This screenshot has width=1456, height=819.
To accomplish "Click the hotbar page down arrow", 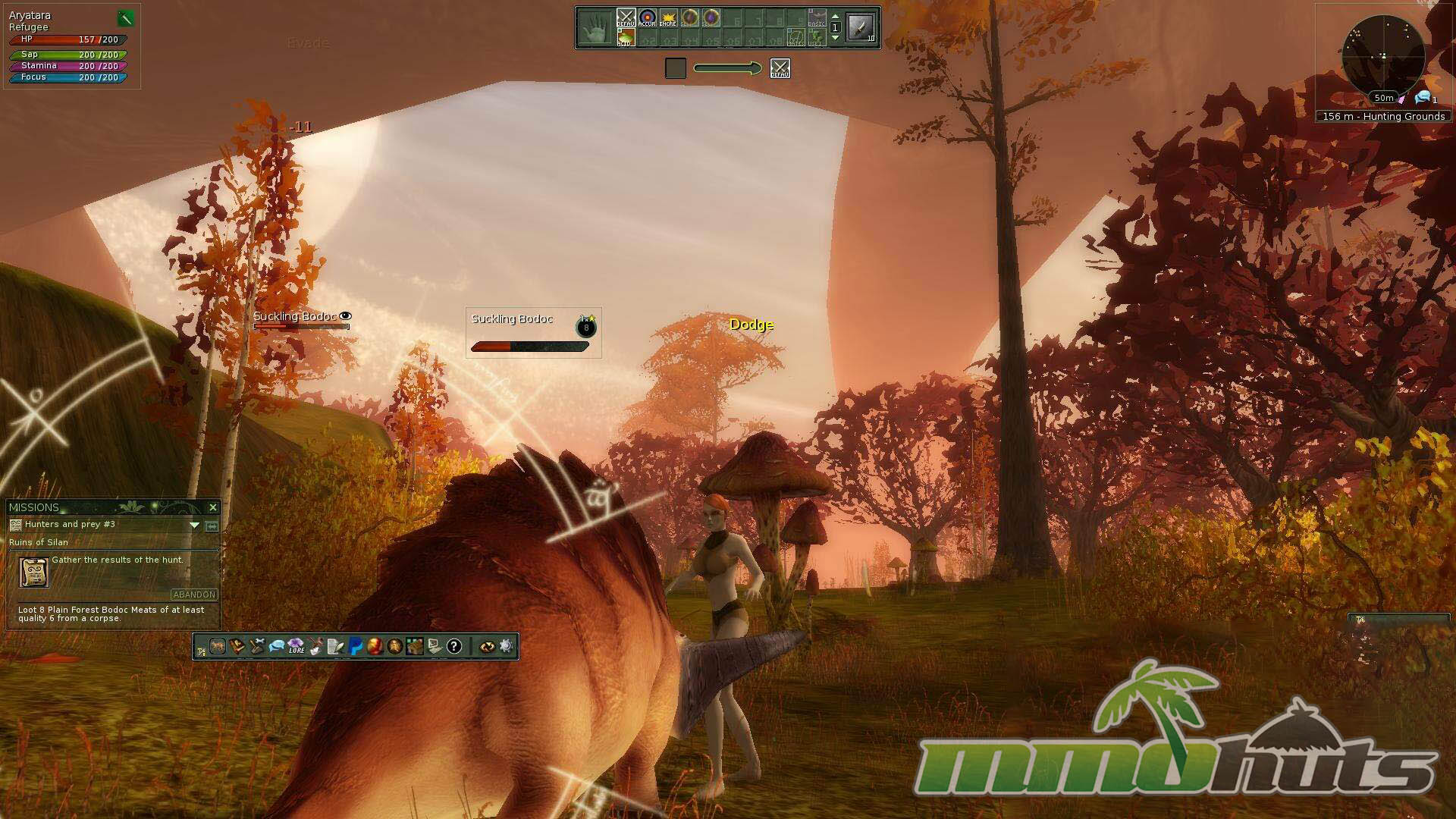I will pyautogui.click(x=835, y=38).
